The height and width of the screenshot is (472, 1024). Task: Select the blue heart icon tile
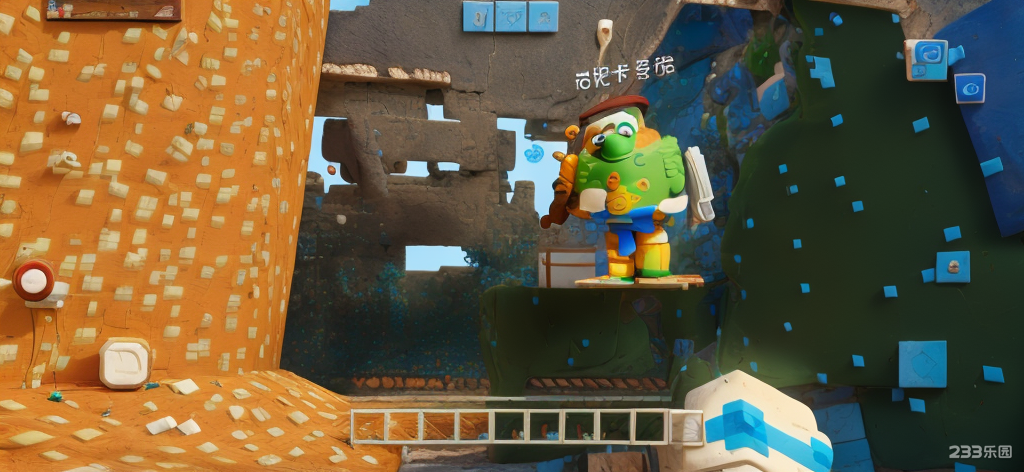tap(511, 16)
